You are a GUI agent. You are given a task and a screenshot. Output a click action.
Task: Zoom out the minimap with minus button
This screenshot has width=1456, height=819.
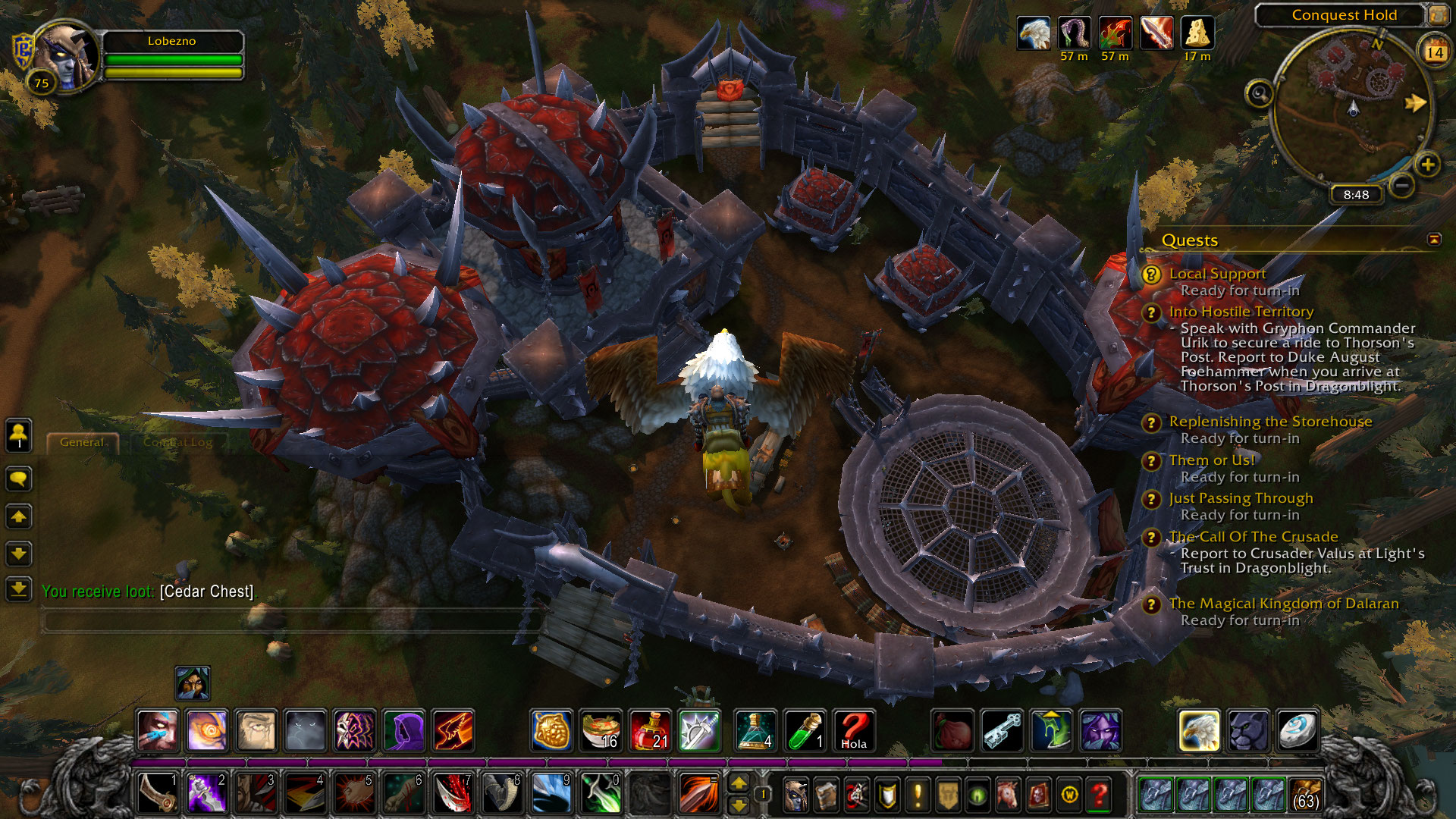click(1402, 184)
